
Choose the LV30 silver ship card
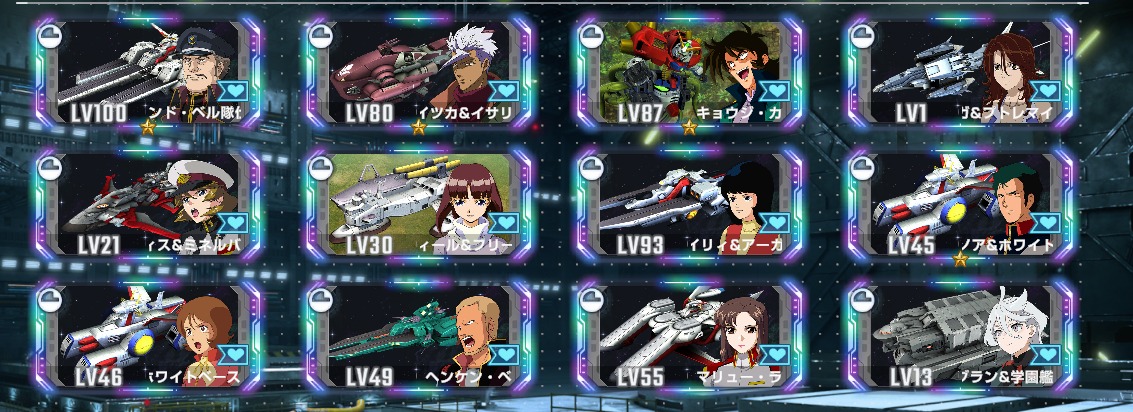click(419, 204)
